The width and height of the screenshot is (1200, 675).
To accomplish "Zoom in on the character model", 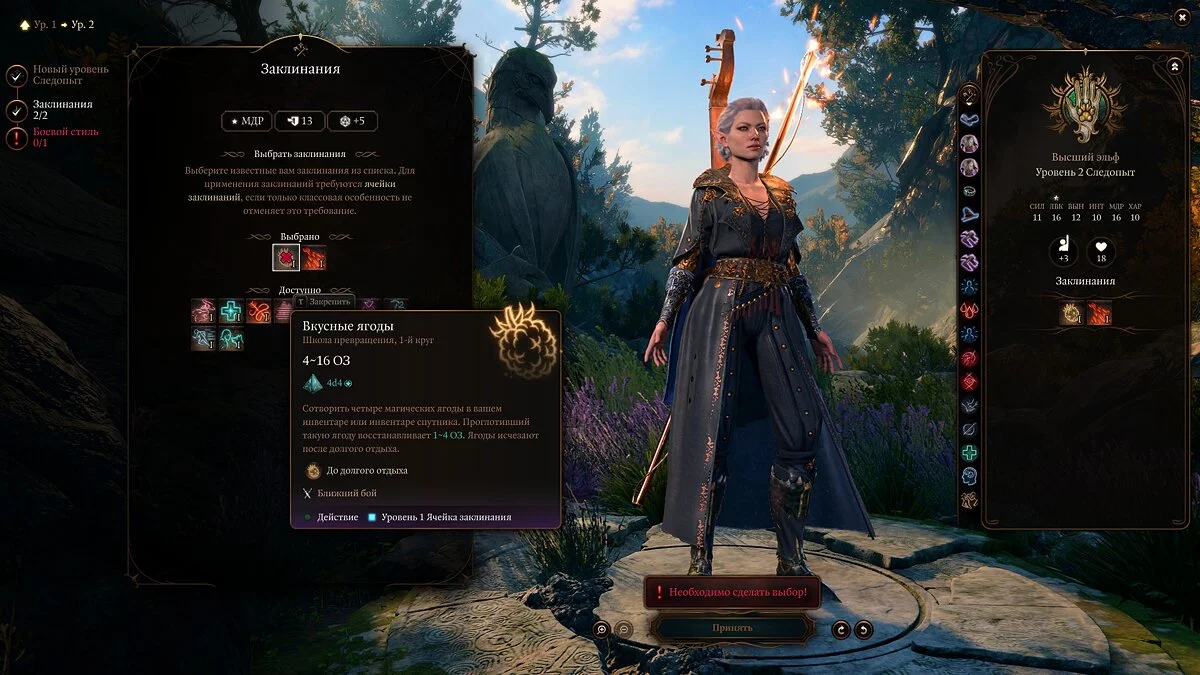I will [601, 629].
